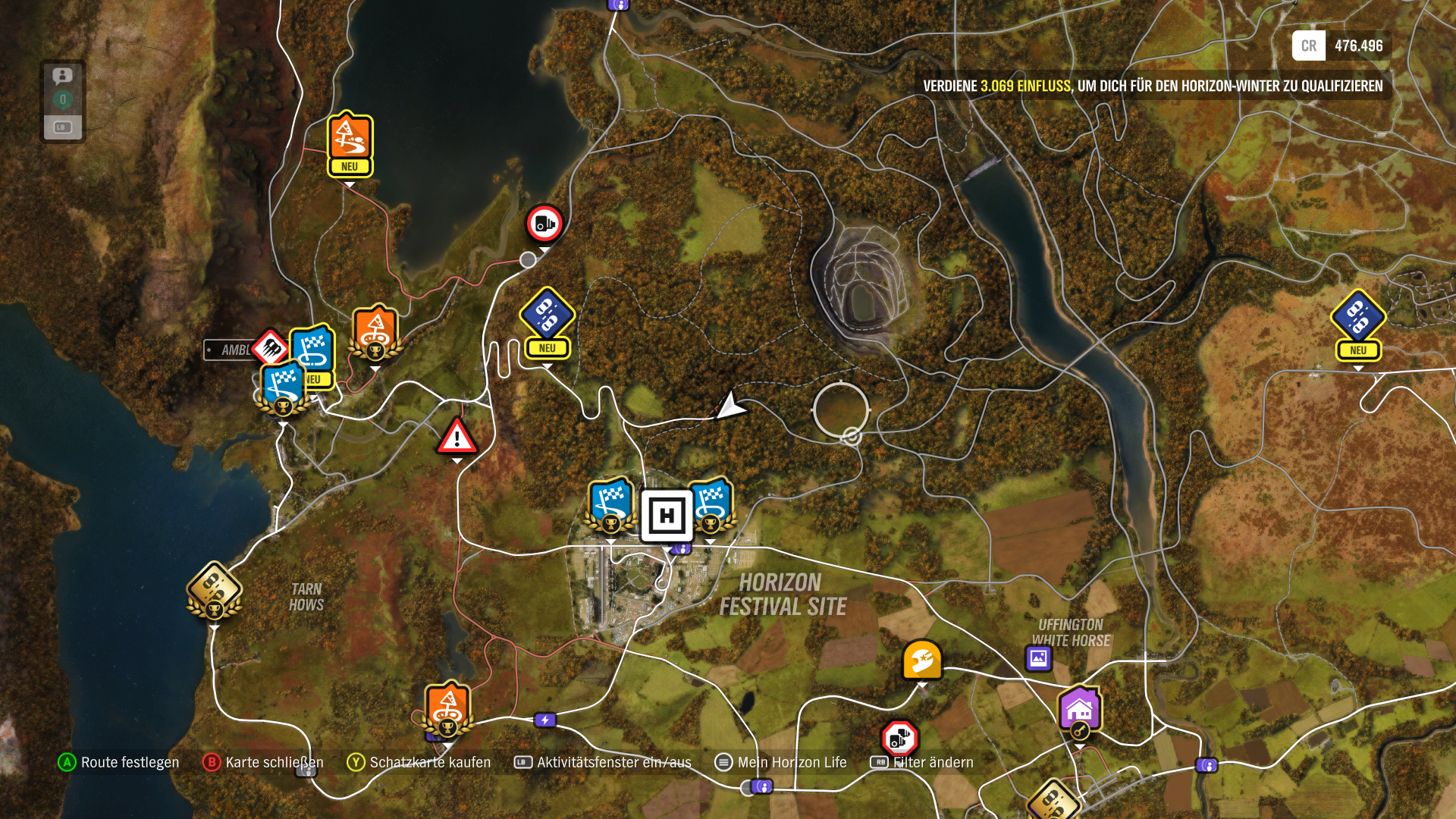This screenshot has width=1456, height=819.
Task: Select the red diamond danger sign marker
Action: 271,348
